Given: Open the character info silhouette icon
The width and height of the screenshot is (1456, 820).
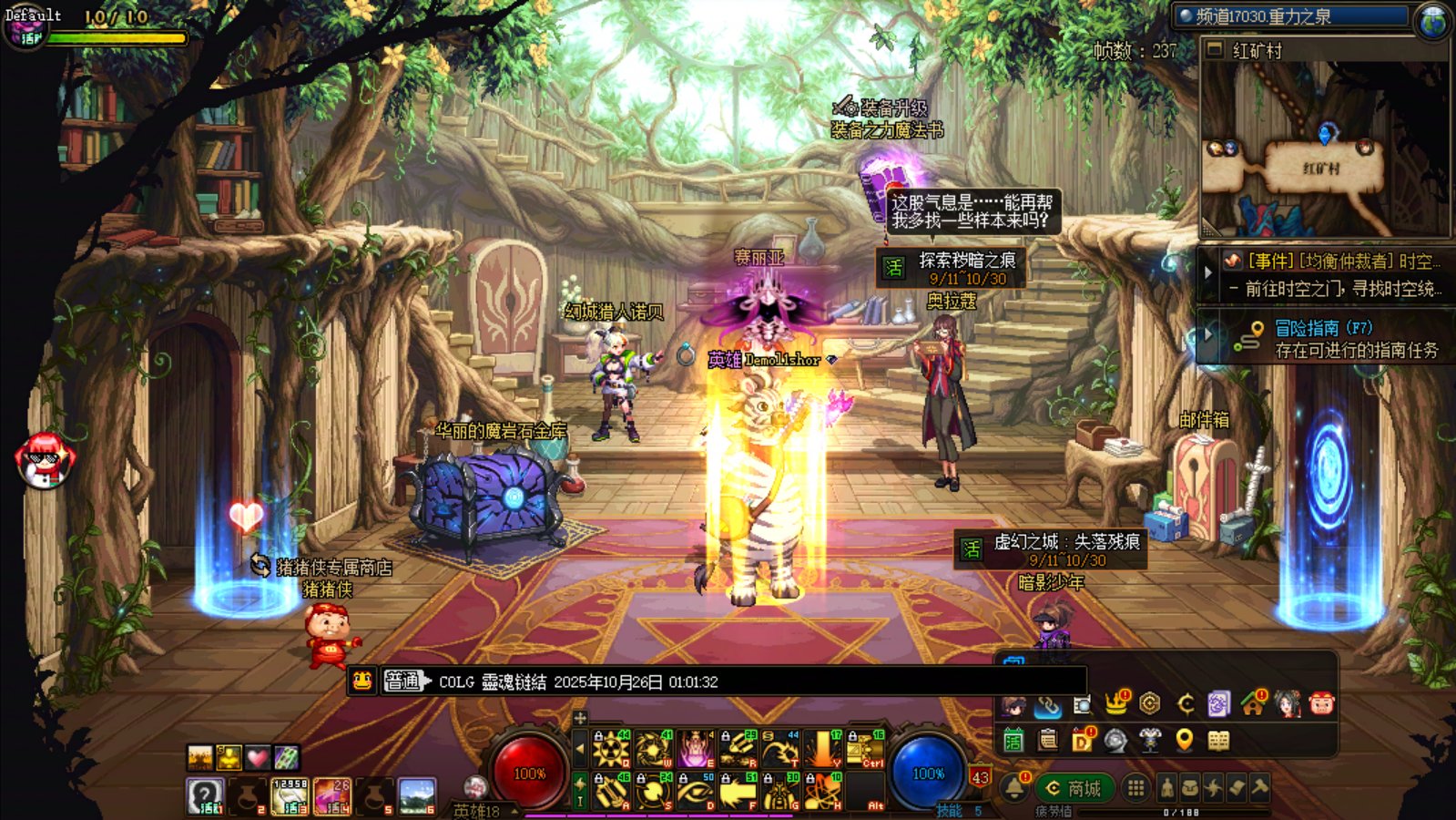Looking at the screenshot, I should 1166,788.
